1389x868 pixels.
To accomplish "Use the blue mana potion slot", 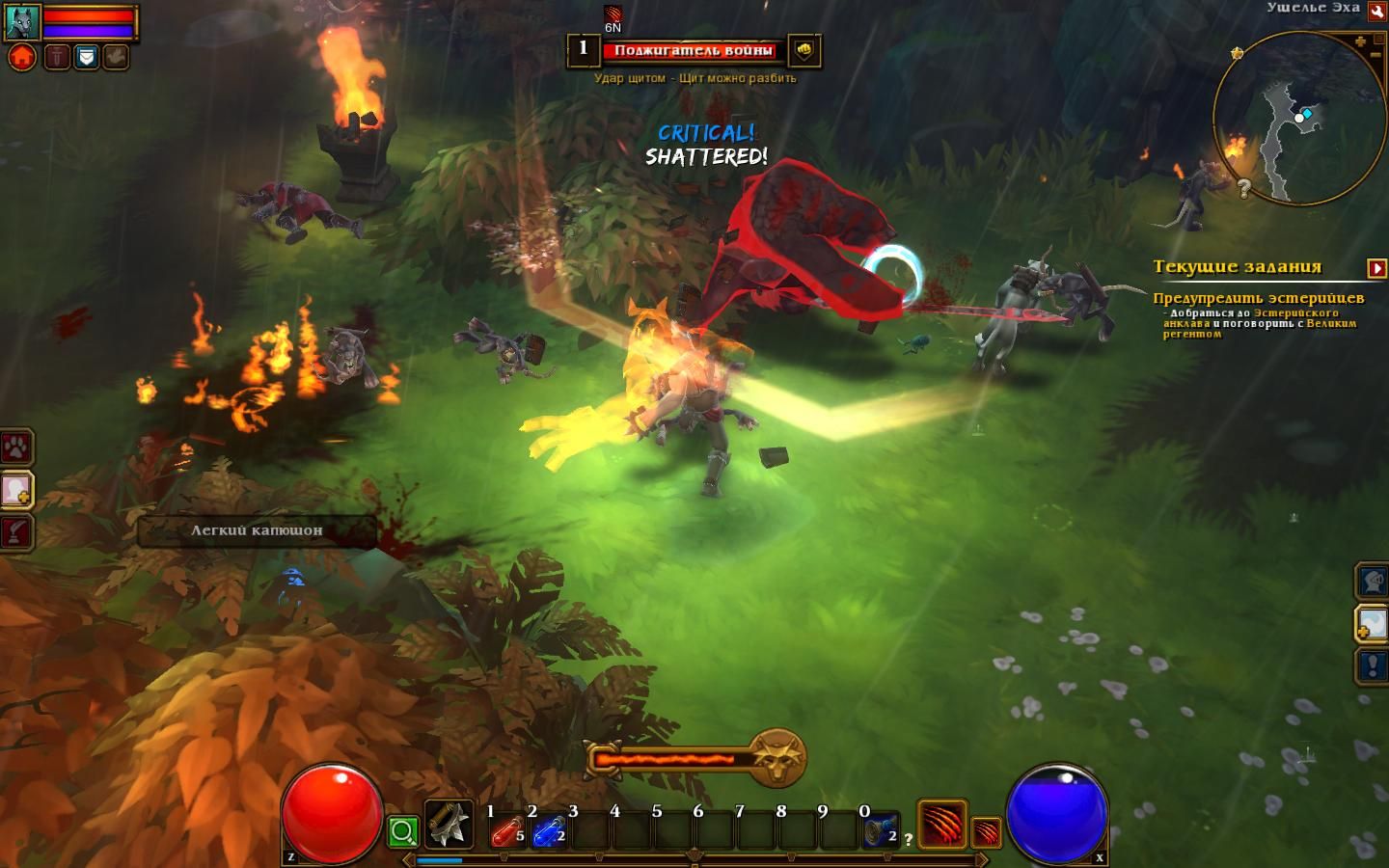I will coord(549,830).
